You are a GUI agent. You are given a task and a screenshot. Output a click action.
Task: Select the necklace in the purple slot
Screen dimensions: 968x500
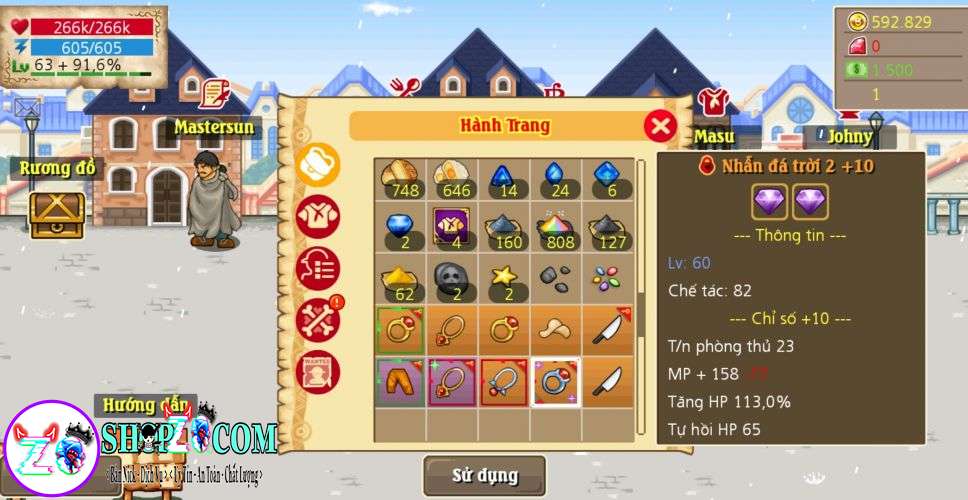point(451,383)
